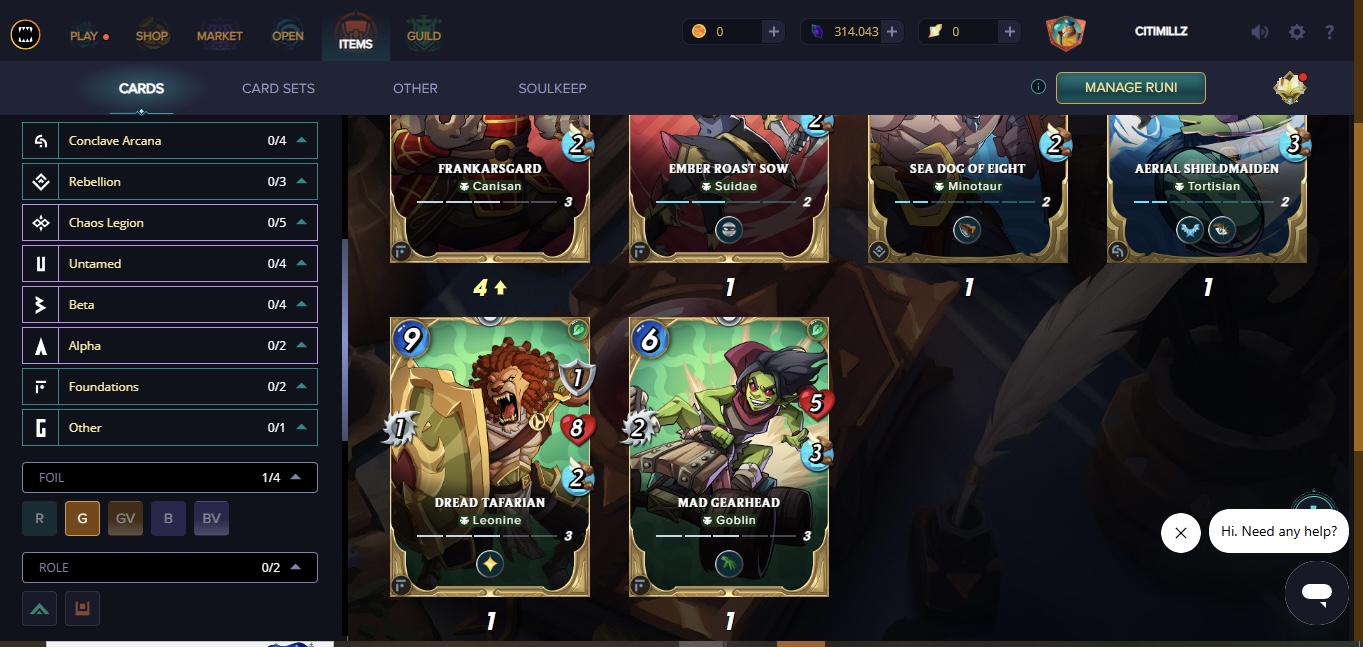
Task: Select the Mad Gearhead card
Action: pyautogui.click(x=729, y=457)
